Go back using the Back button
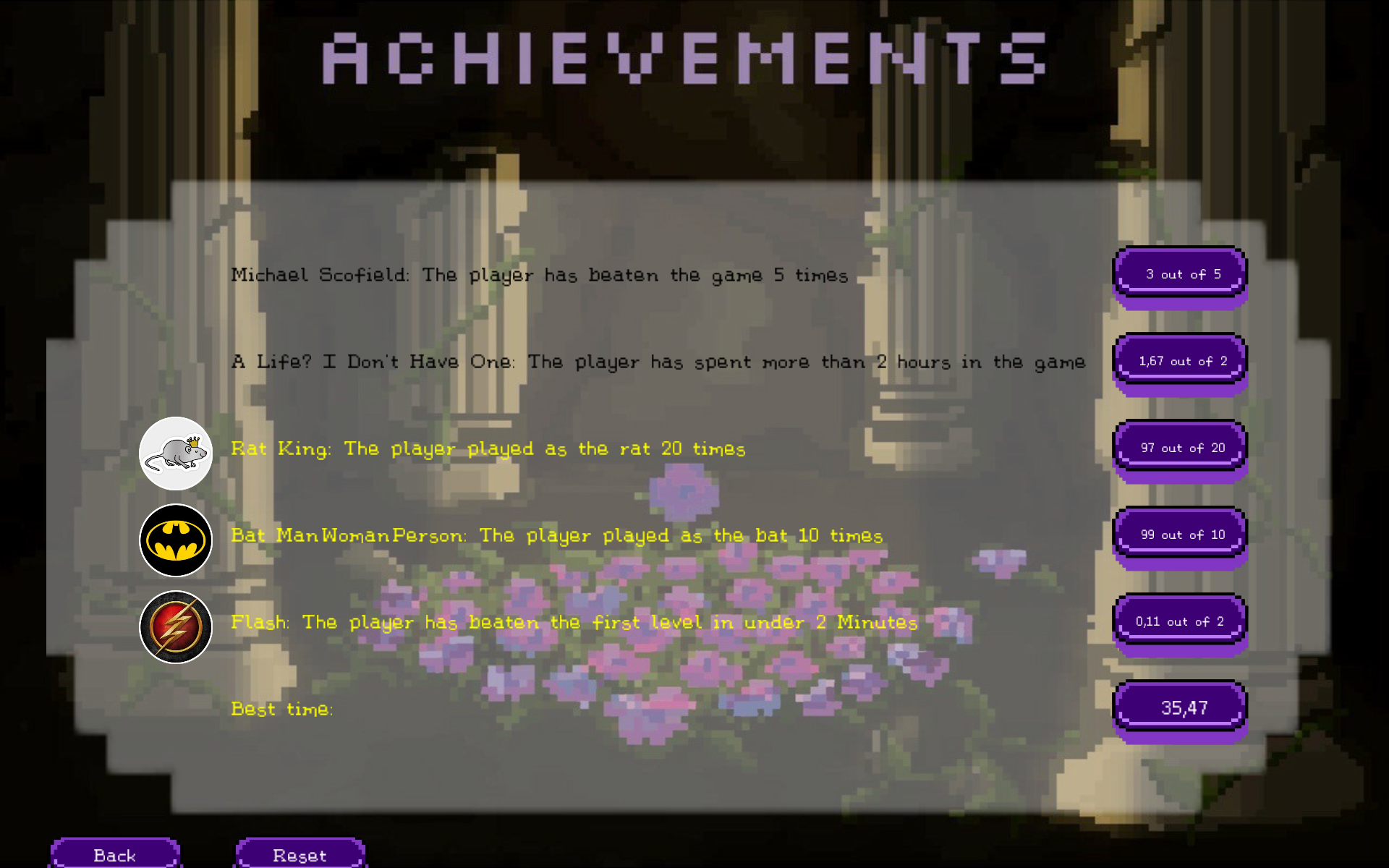This screenshot has width=1389, height=868. click(x=115, y=854)
